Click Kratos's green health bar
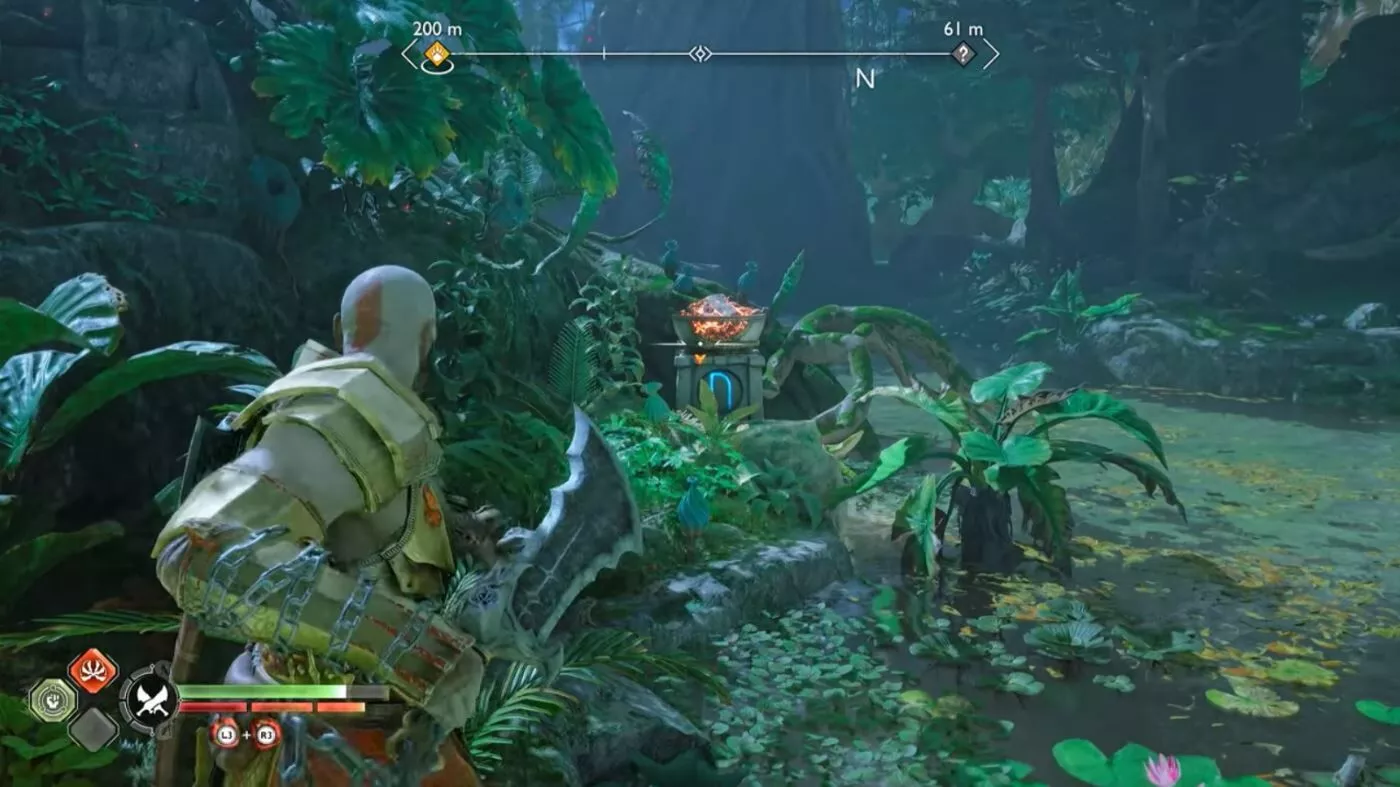 [x=280, y=692]
